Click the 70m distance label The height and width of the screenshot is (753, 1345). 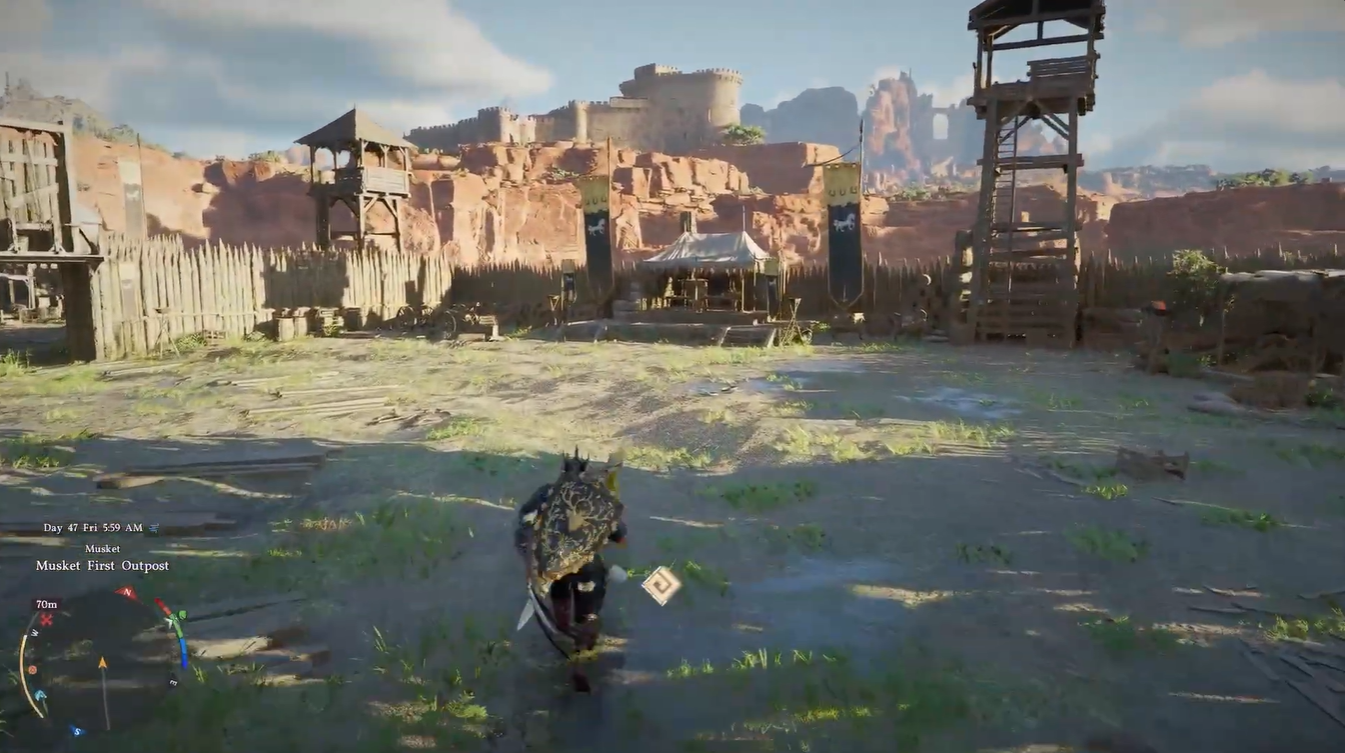46,603
